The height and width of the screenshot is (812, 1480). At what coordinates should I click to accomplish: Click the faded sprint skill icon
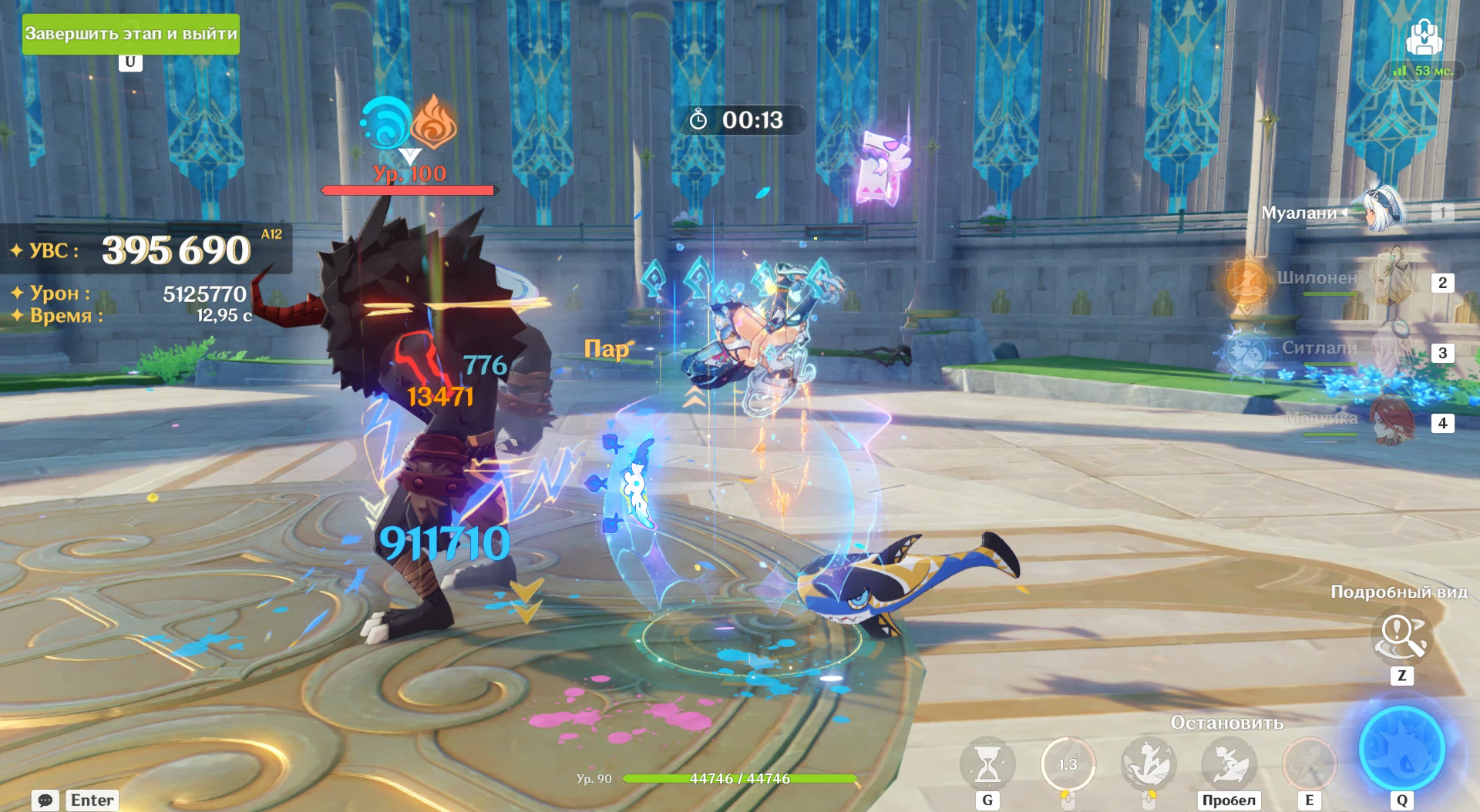tap(1308, 763)
